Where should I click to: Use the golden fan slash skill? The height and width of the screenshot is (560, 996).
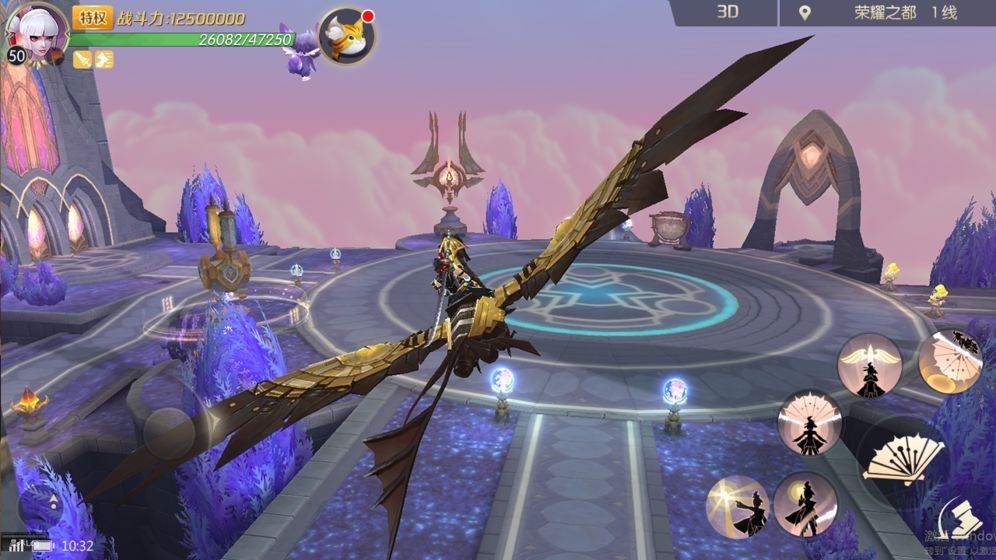tap(951, 361)
